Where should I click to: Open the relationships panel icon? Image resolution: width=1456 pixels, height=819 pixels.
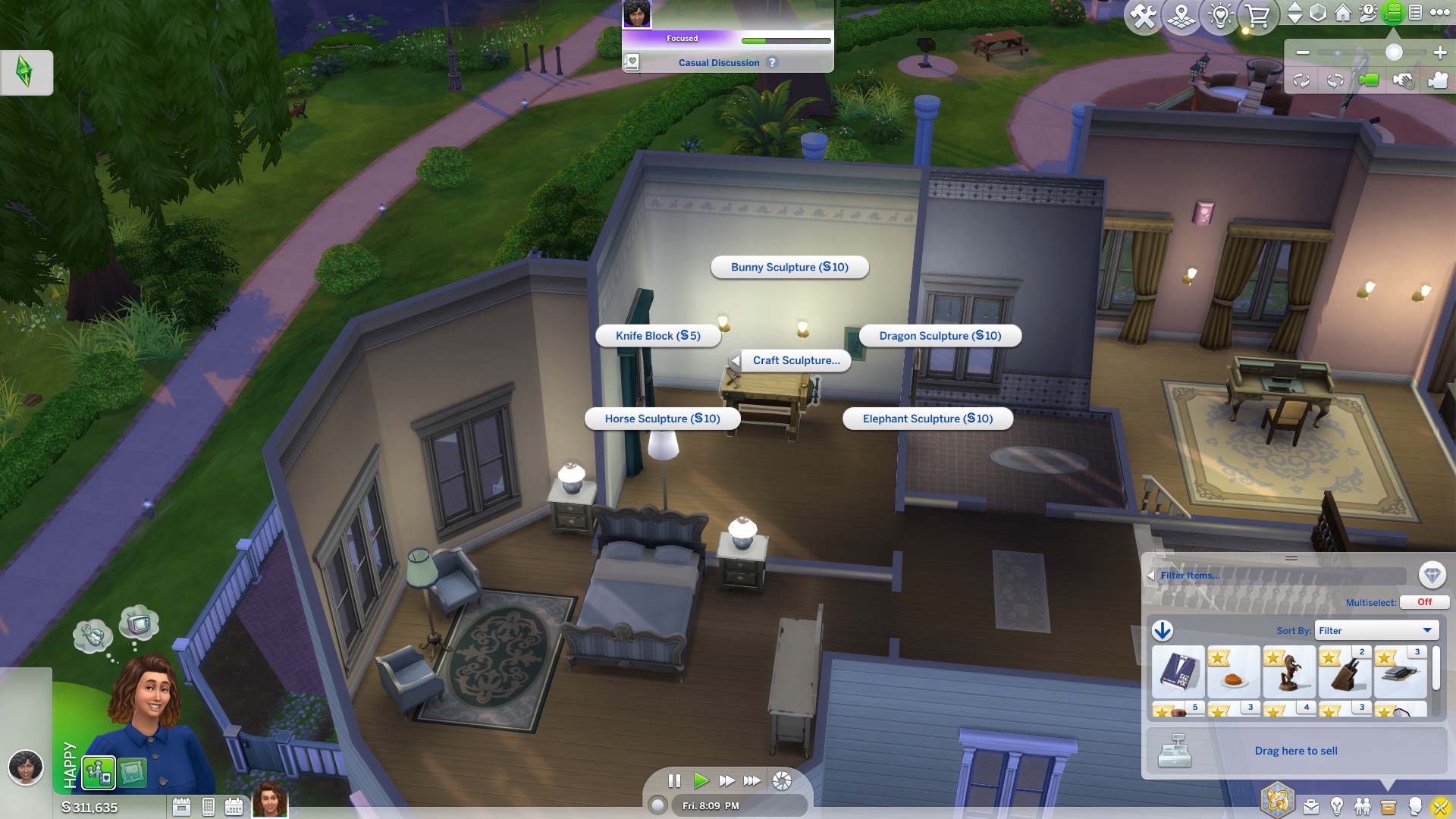pyautogui.click(x=1363, y=807)
